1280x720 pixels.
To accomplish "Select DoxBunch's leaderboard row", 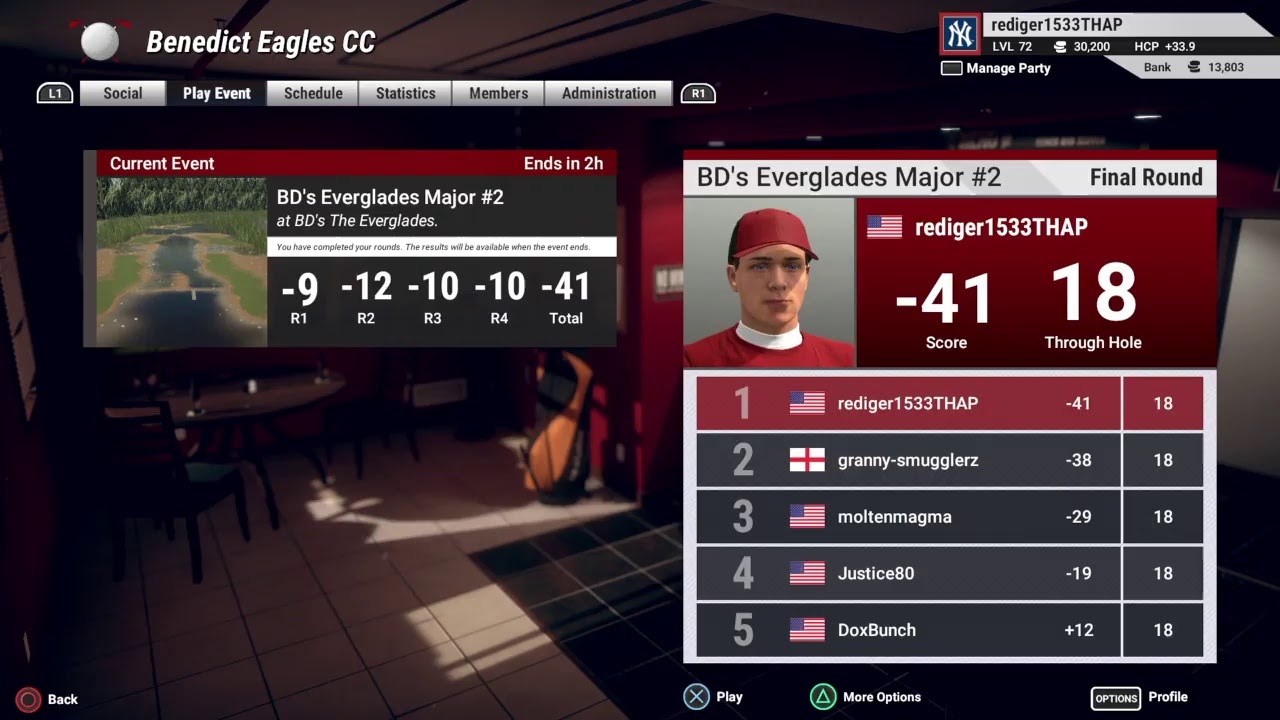I will coord(949,630).
